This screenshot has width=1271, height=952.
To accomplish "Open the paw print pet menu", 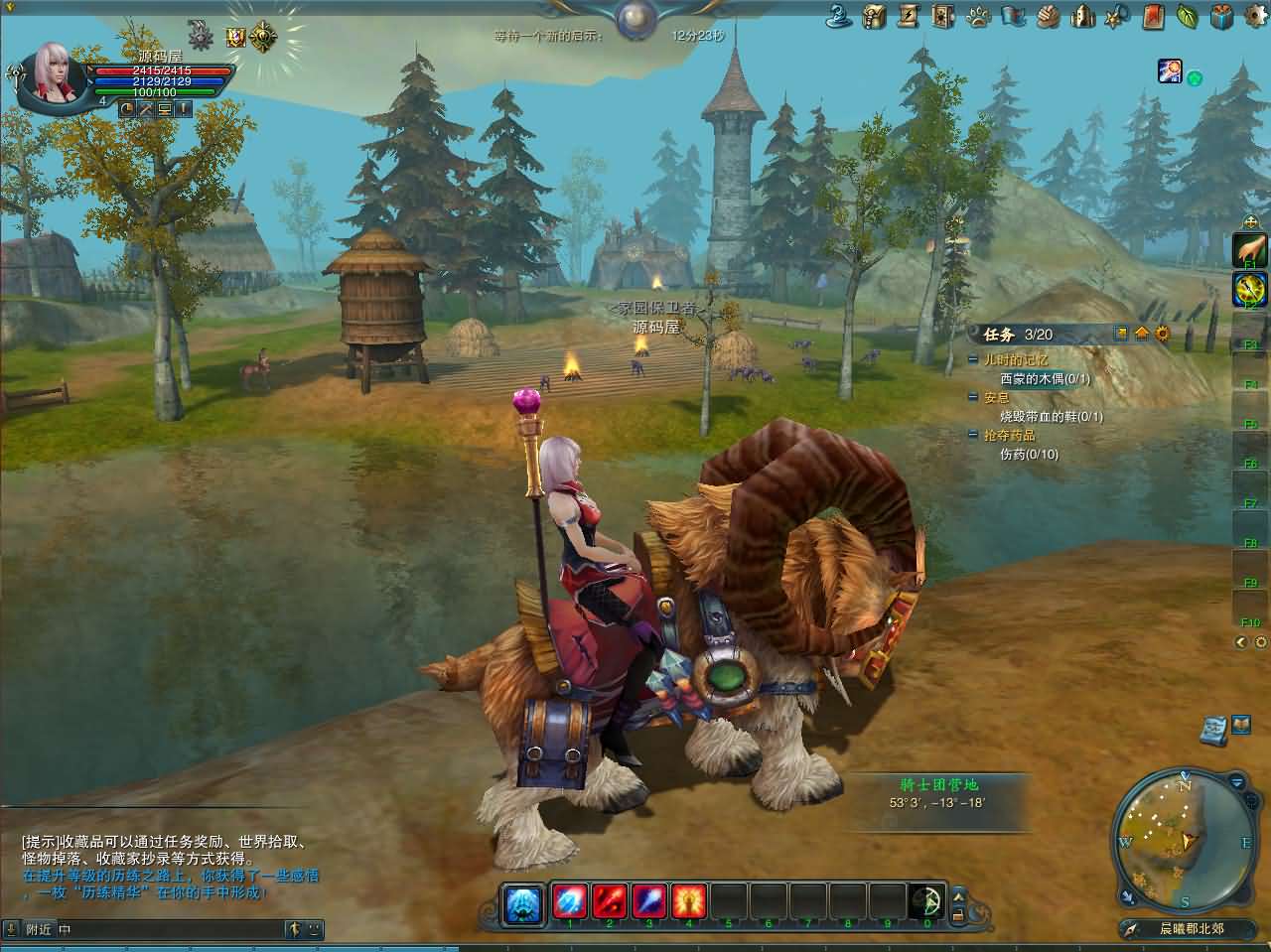I will pos(978,16).
